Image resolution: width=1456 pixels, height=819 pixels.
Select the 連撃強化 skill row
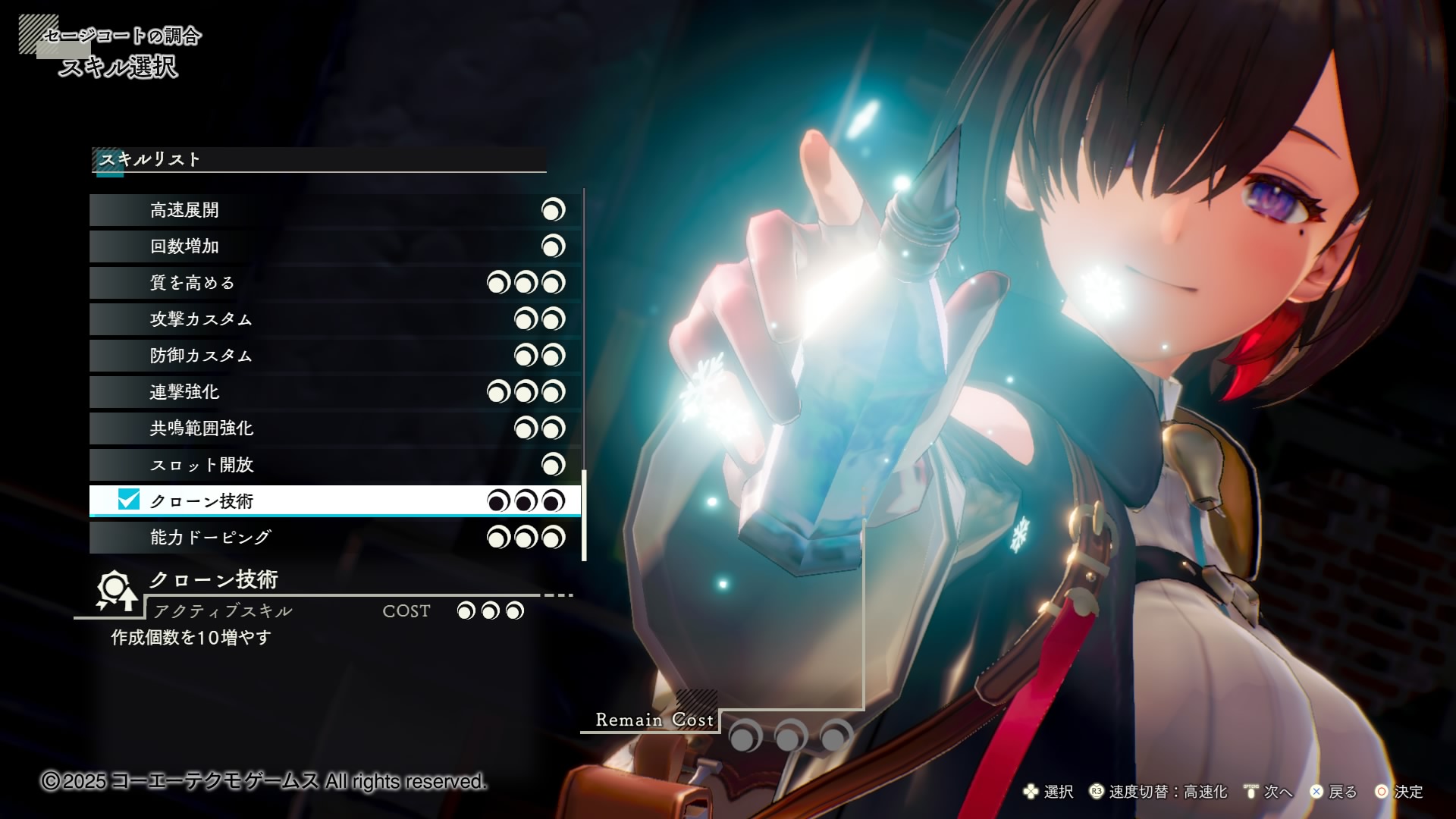(x=334, y=392)
